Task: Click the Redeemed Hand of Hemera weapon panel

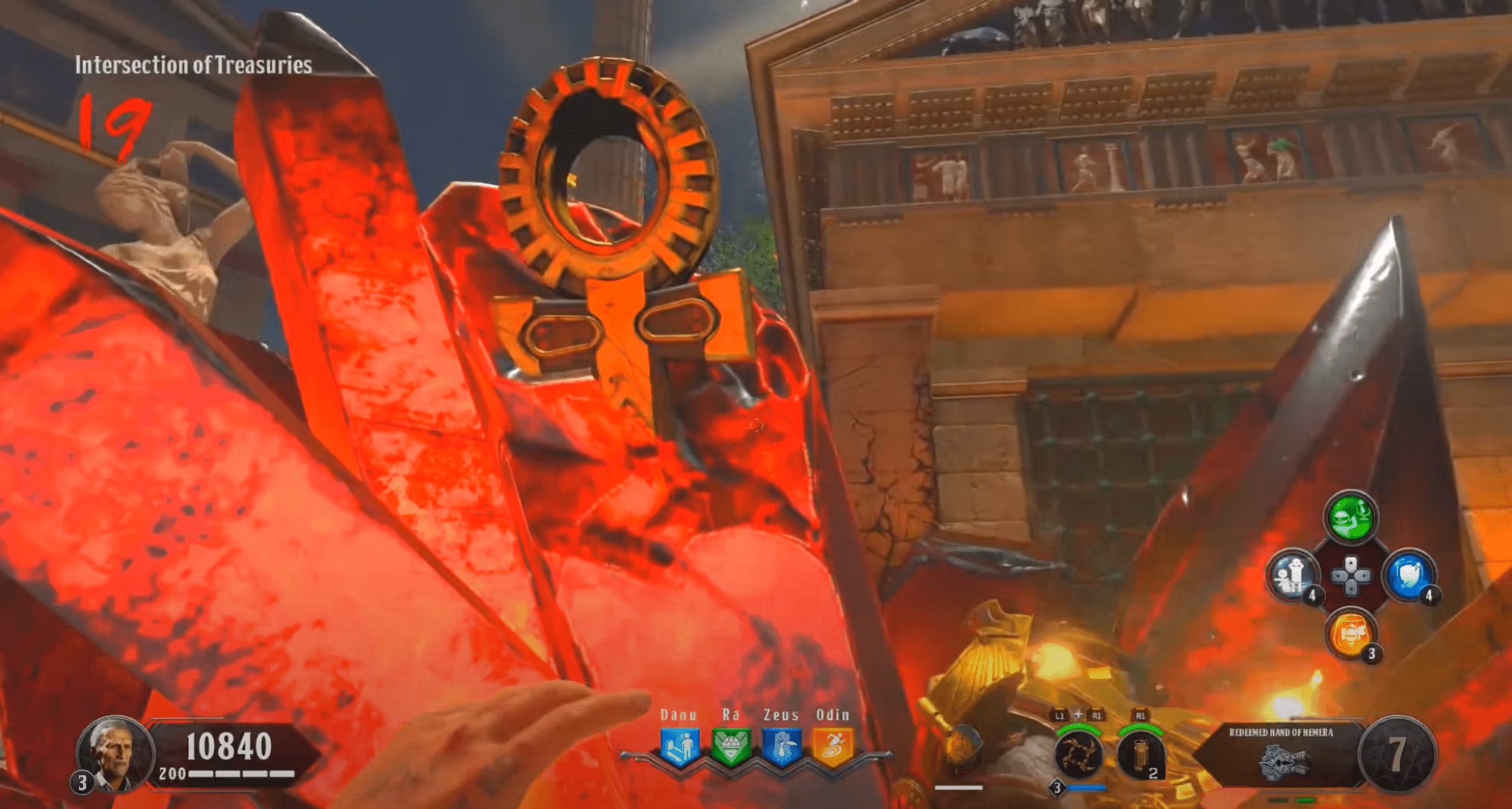Action: click(1281, 755)
